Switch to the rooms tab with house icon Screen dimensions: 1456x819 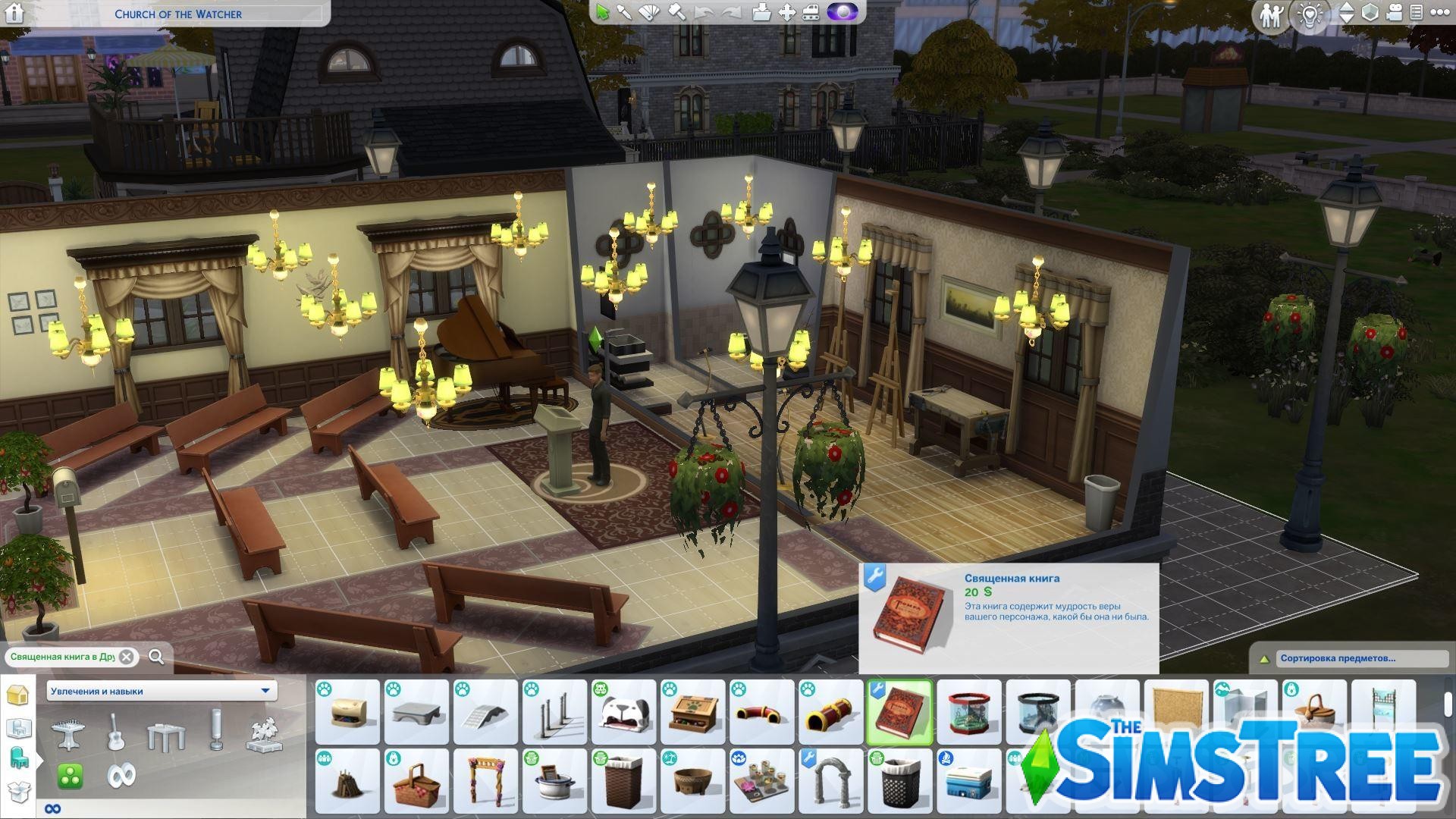[x=18, y=694]
